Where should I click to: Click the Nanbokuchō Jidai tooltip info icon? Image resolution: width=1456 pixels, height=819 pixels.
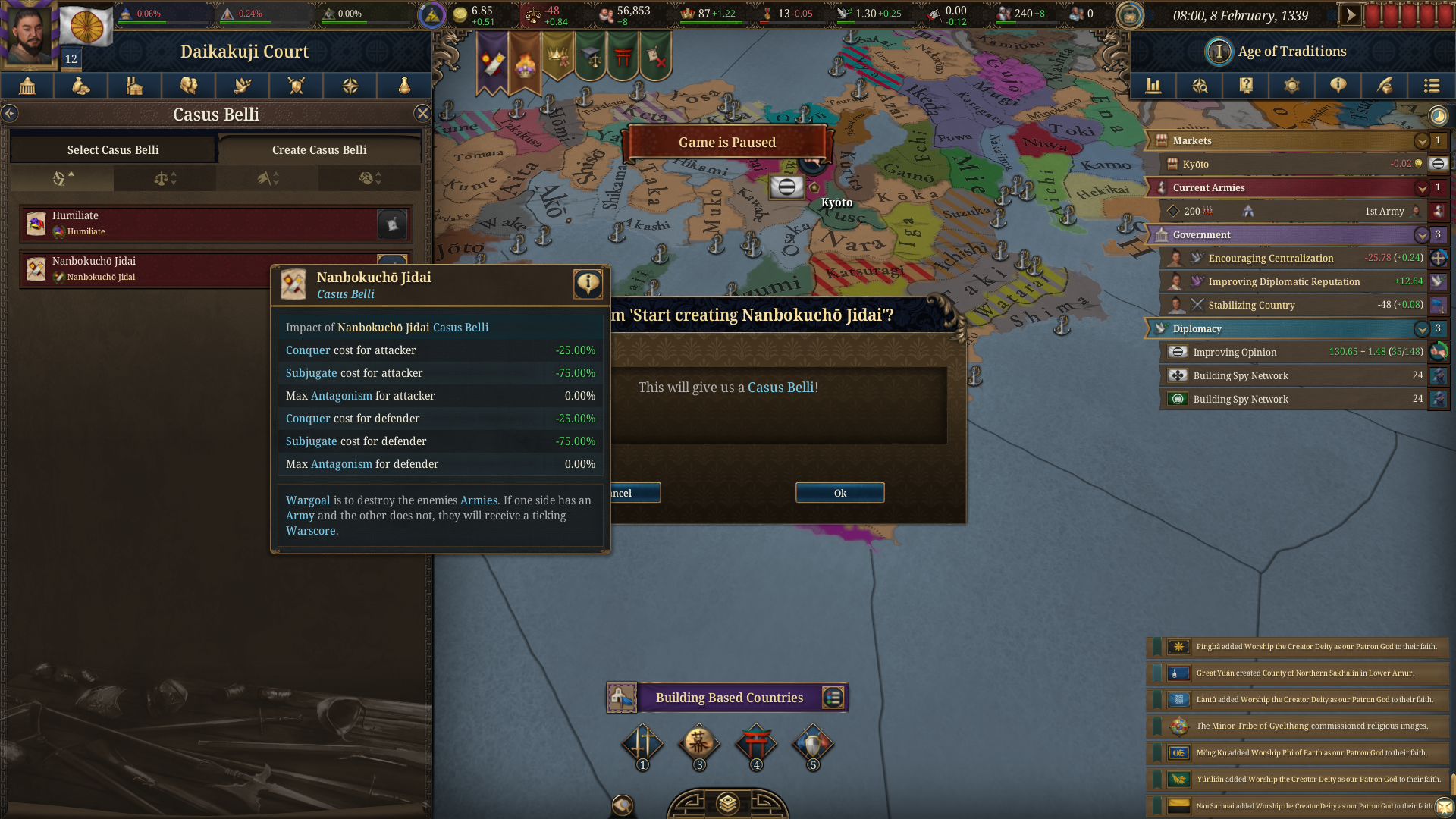(588, 284)
